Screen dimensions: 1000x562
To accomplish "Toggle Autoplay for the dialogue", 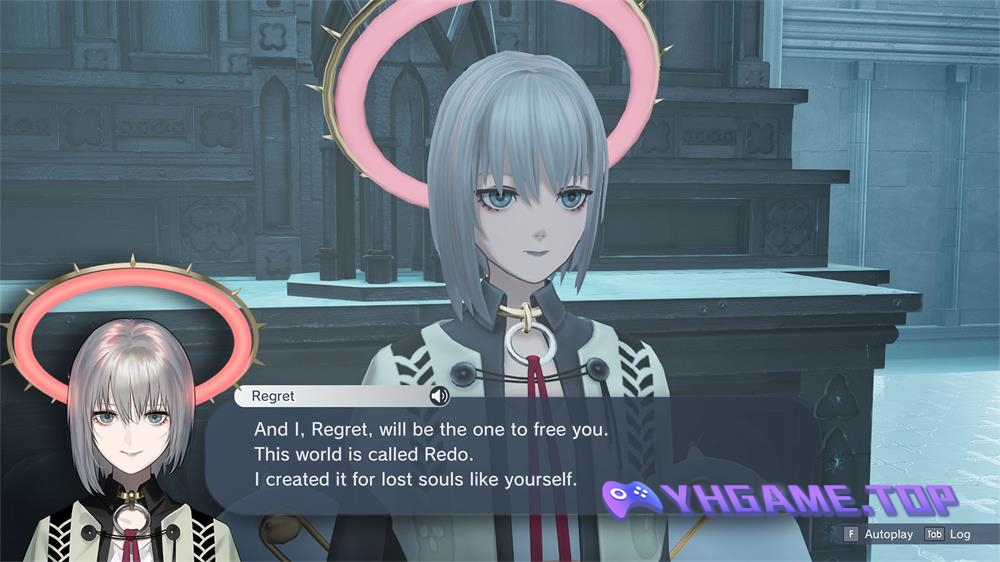I will point(879,534).
